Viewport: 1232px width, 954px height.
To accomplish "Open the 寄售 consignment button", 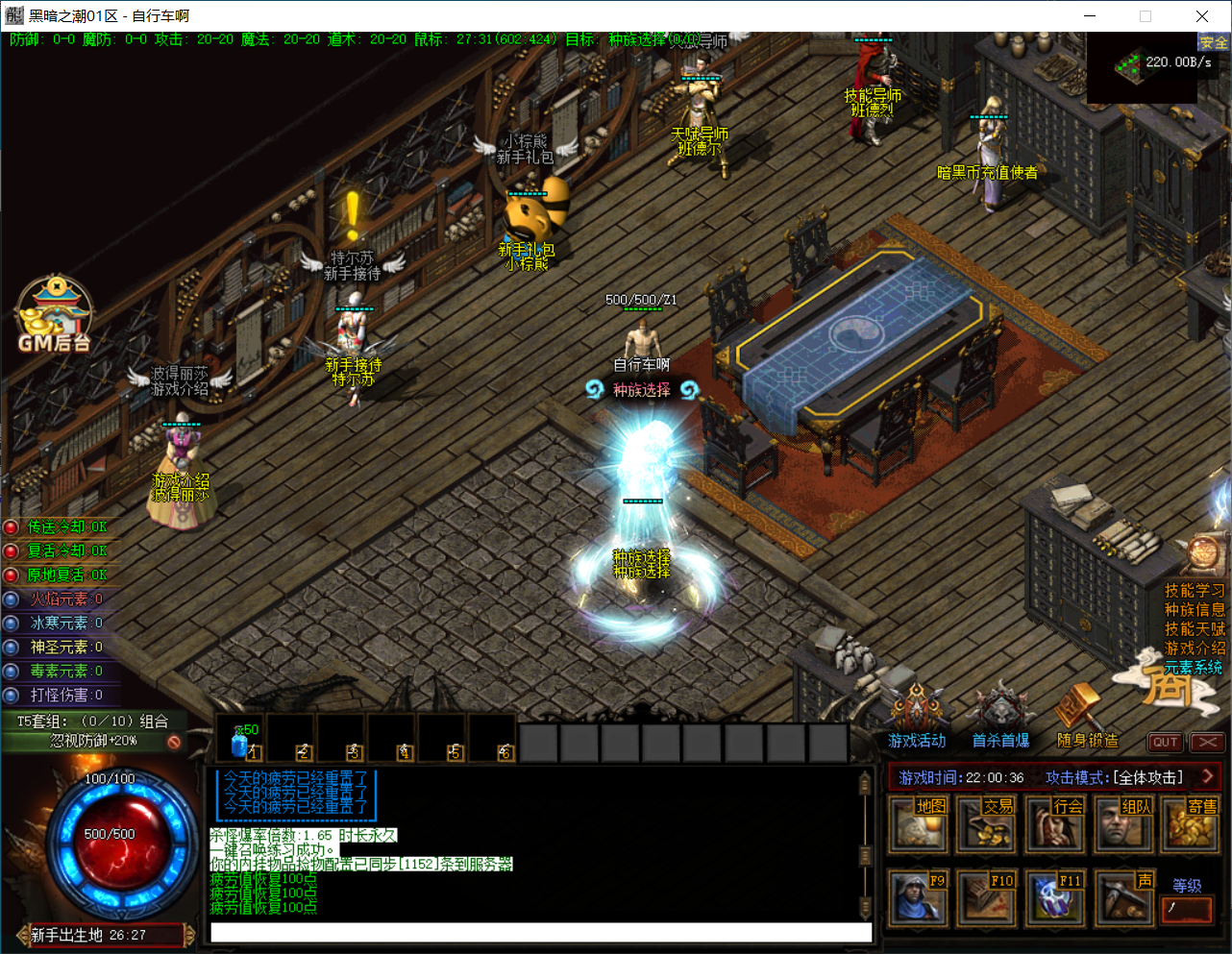I will coord(1192,823).
